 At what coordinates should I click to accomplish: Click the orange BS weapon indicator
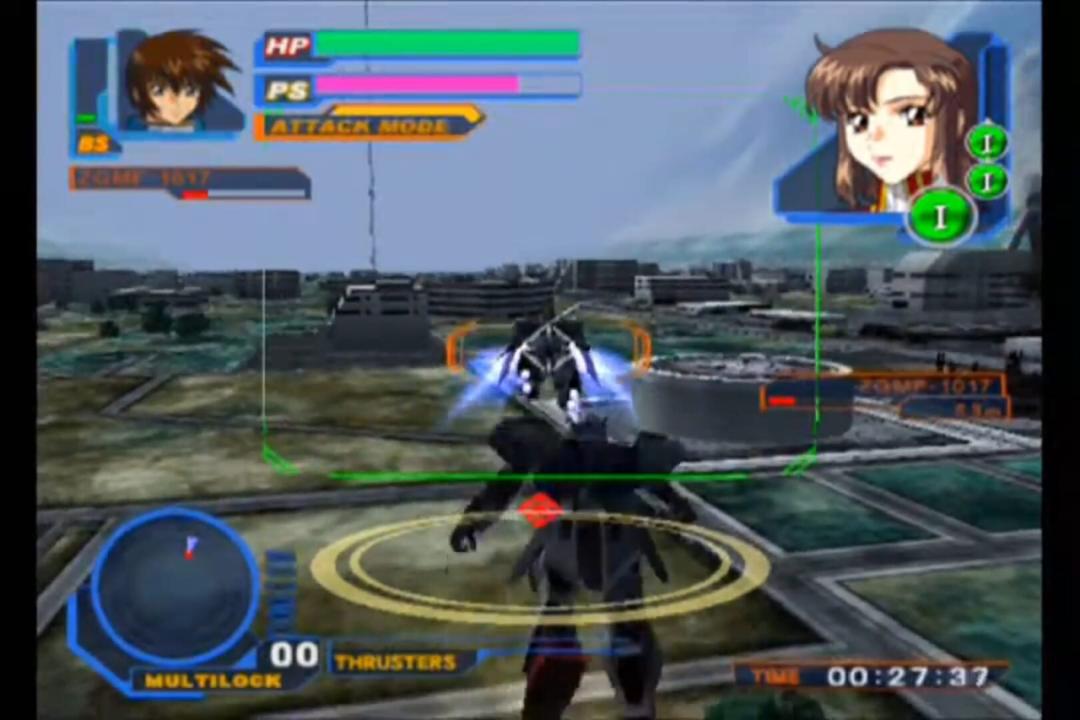[94, 145]
